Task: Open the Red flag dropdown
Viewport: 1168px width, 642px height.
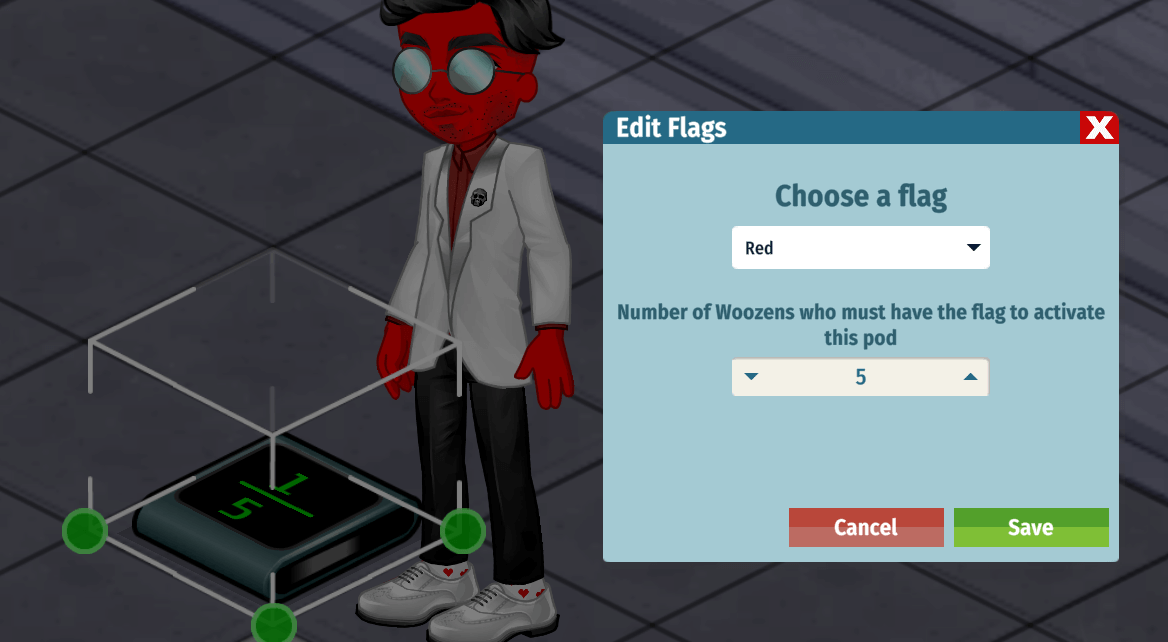Action: tap(860, 248)
